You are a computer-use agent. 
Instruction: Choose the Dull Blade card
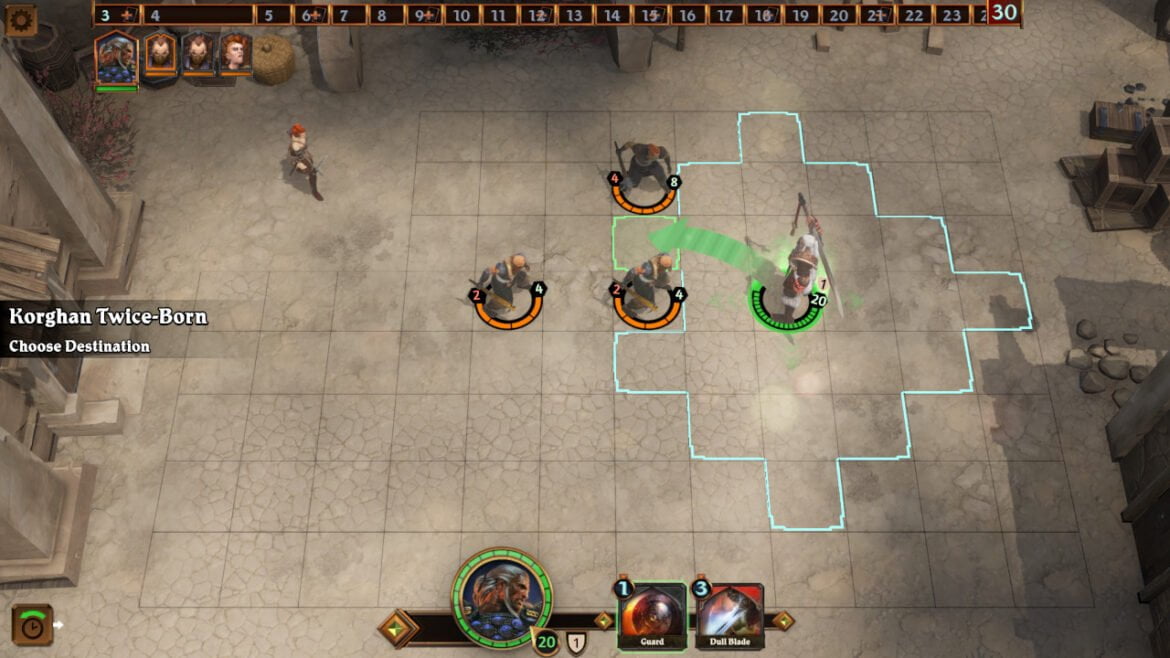pos(729,616)
